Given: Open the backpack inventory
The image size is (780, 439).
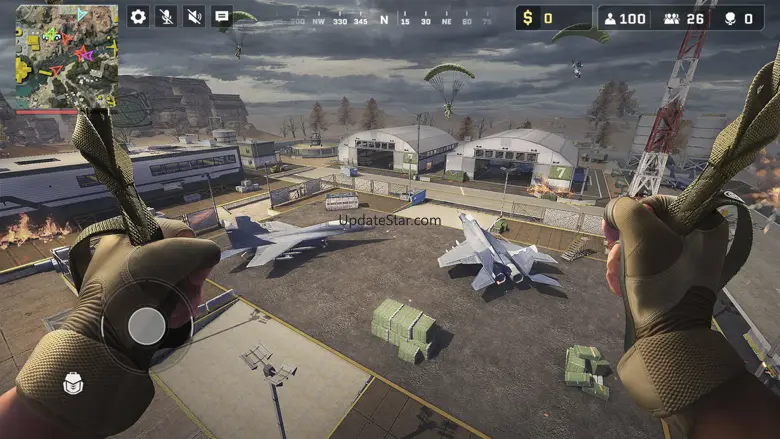Looking at the screenshot, I should (73, 382).
